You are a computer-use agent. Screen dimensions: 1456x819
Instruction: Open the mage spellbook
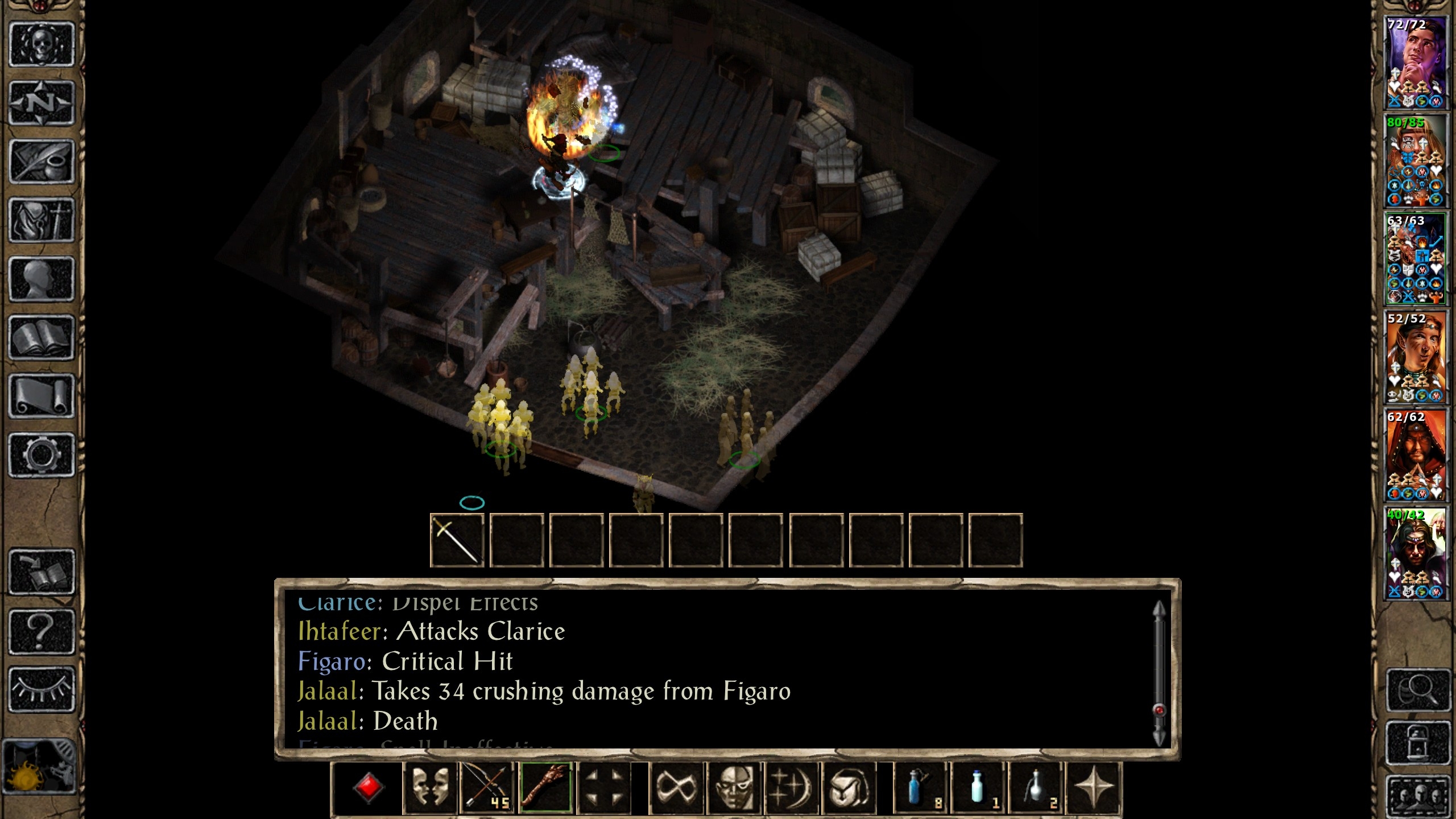(x=42, y=338)
